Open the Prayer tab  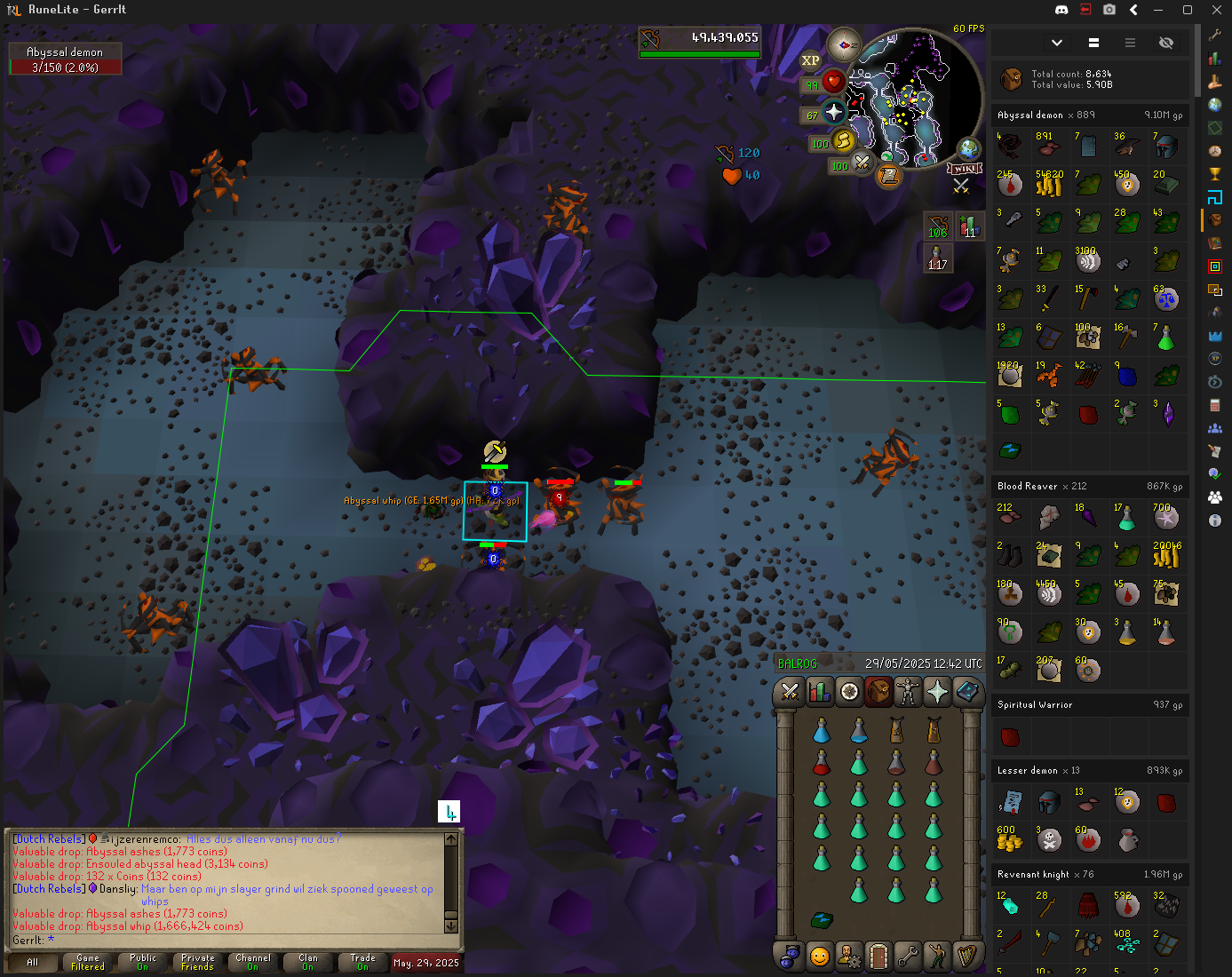click(x=937, y=692)
